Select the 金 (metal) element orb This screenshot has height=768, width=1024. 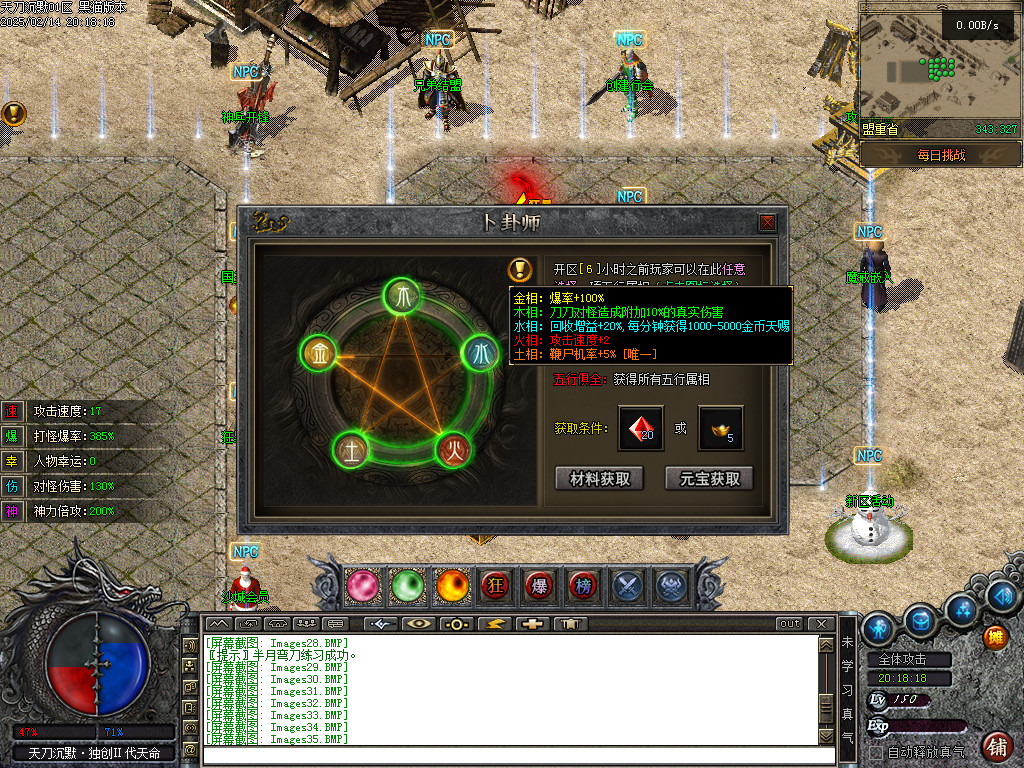(317, 353)
